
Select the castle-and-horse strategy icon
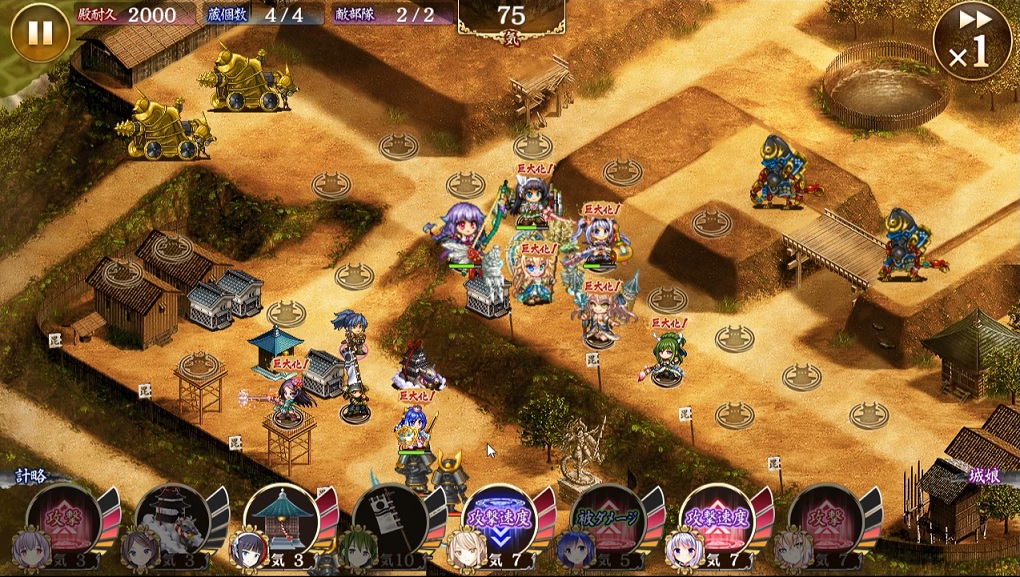[x=171, y=521]
